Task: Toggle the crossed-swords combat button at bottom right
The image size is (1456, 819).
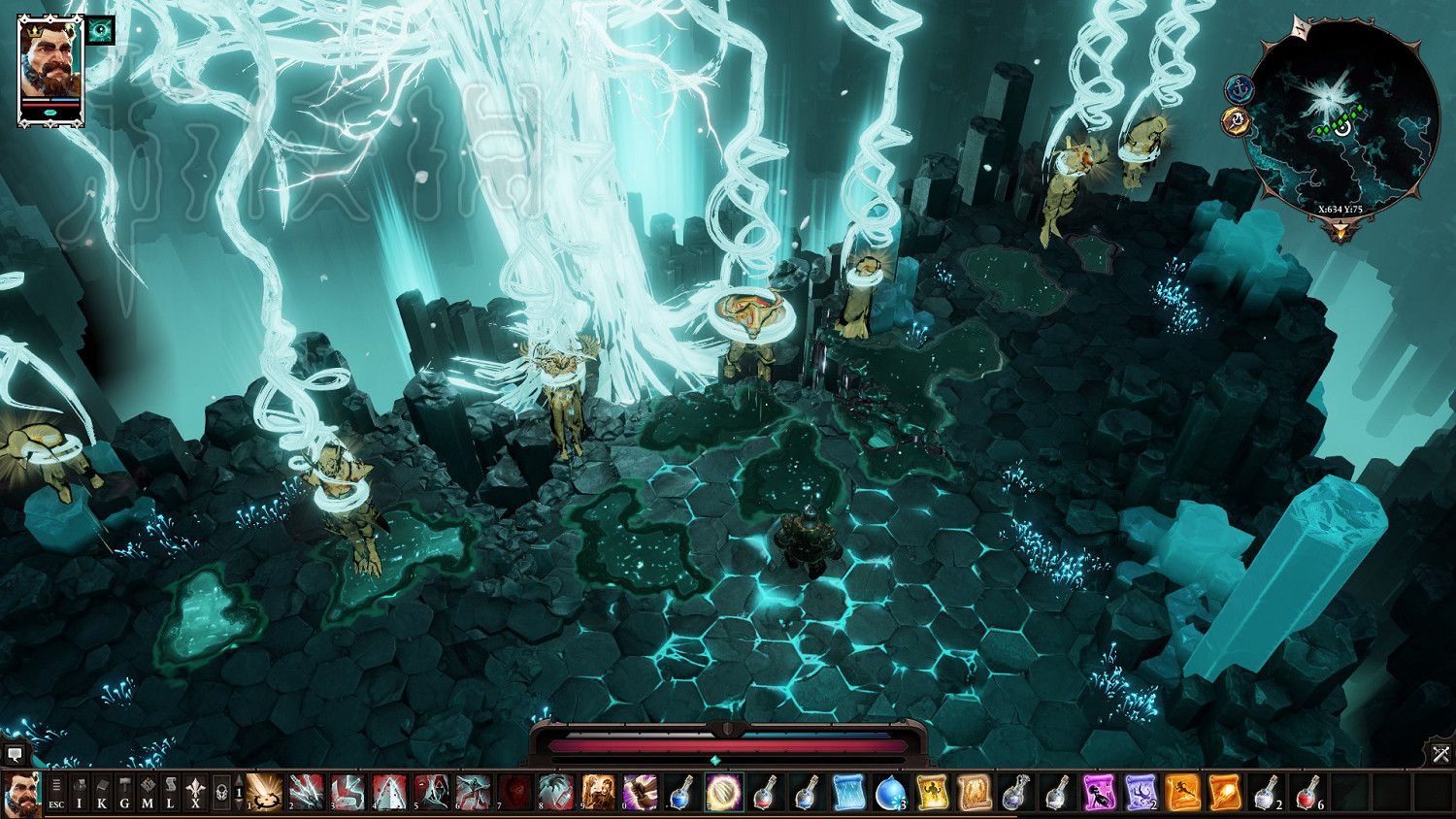Action: point(1440,754)
